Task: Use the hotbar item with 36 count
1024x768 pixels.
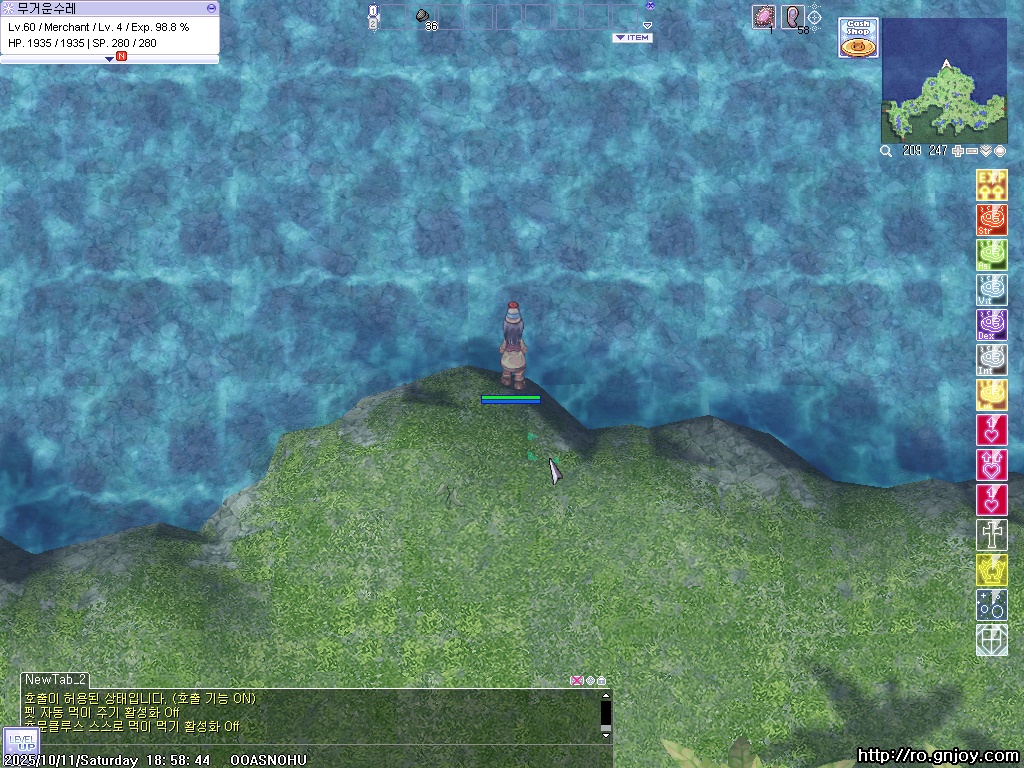Action: click(x=424, y=17)
